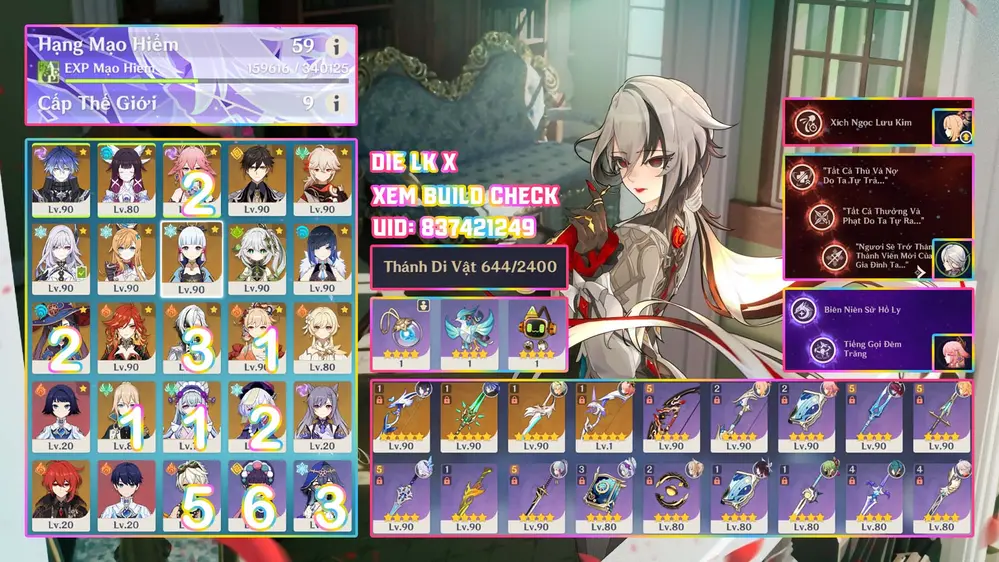Select the Keqing character tile
This screenshot has height=562, width=999.
[322, 416]
